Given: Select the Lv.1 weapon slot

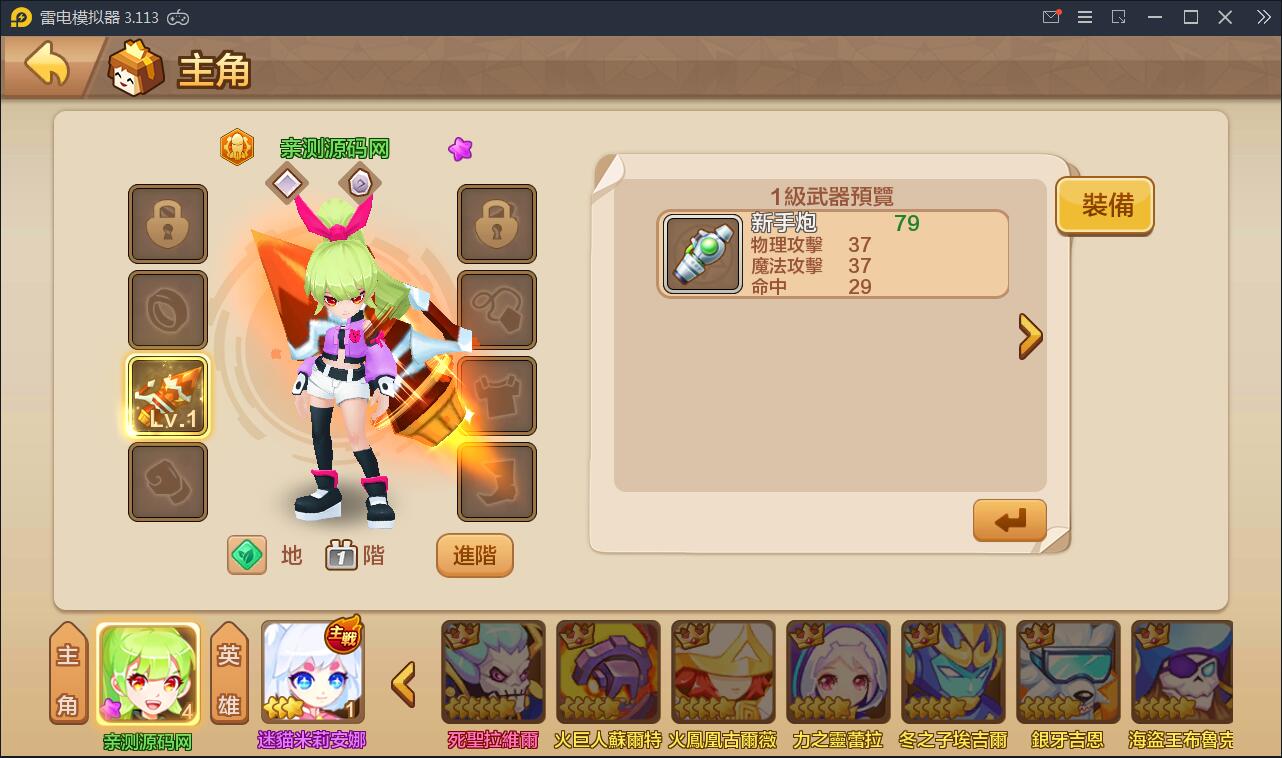Looking at the screenshot, I should [168, 396].
